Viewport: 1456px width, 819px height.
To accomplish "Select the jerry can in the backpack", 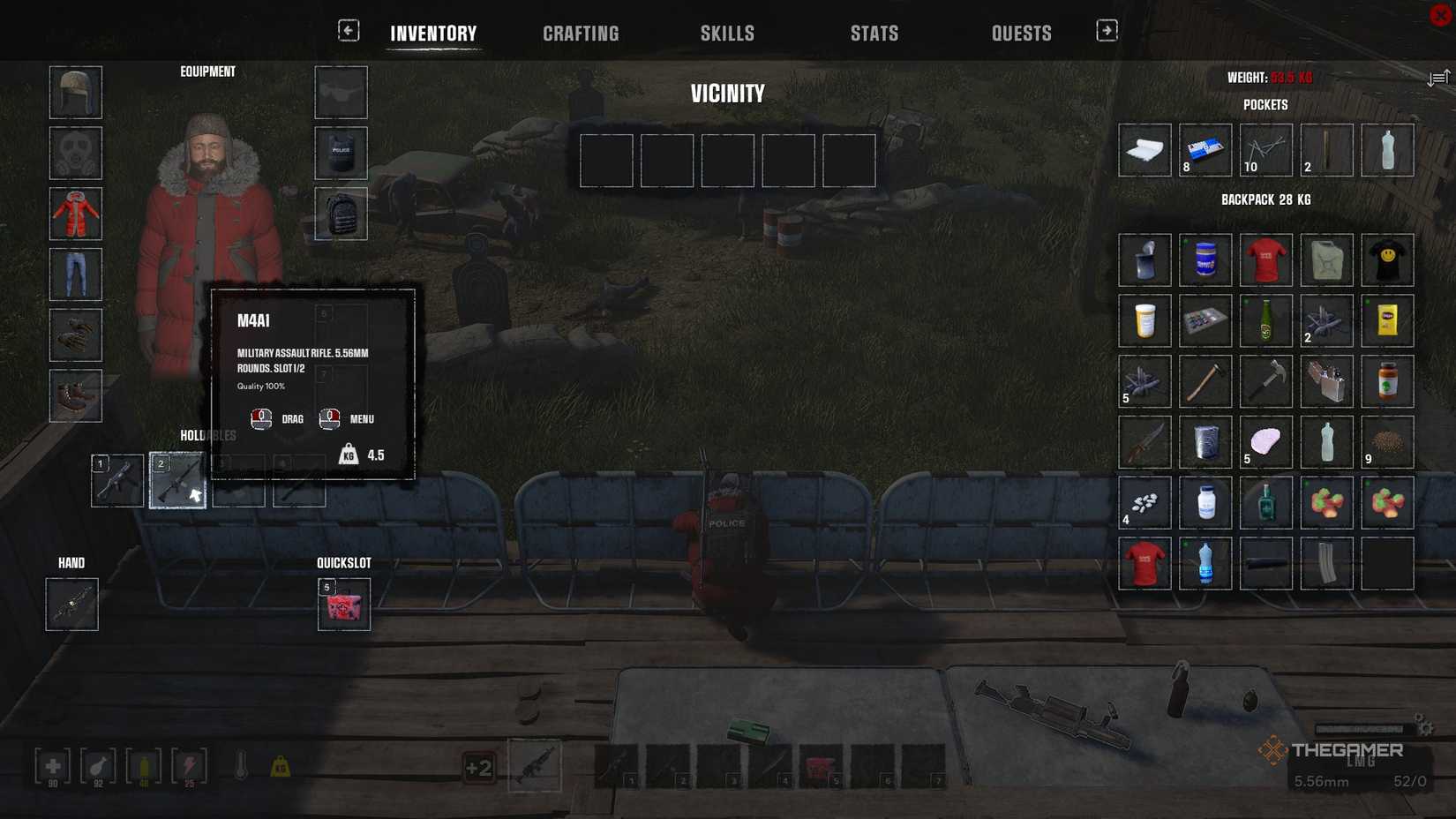I will click(1327, 260).
